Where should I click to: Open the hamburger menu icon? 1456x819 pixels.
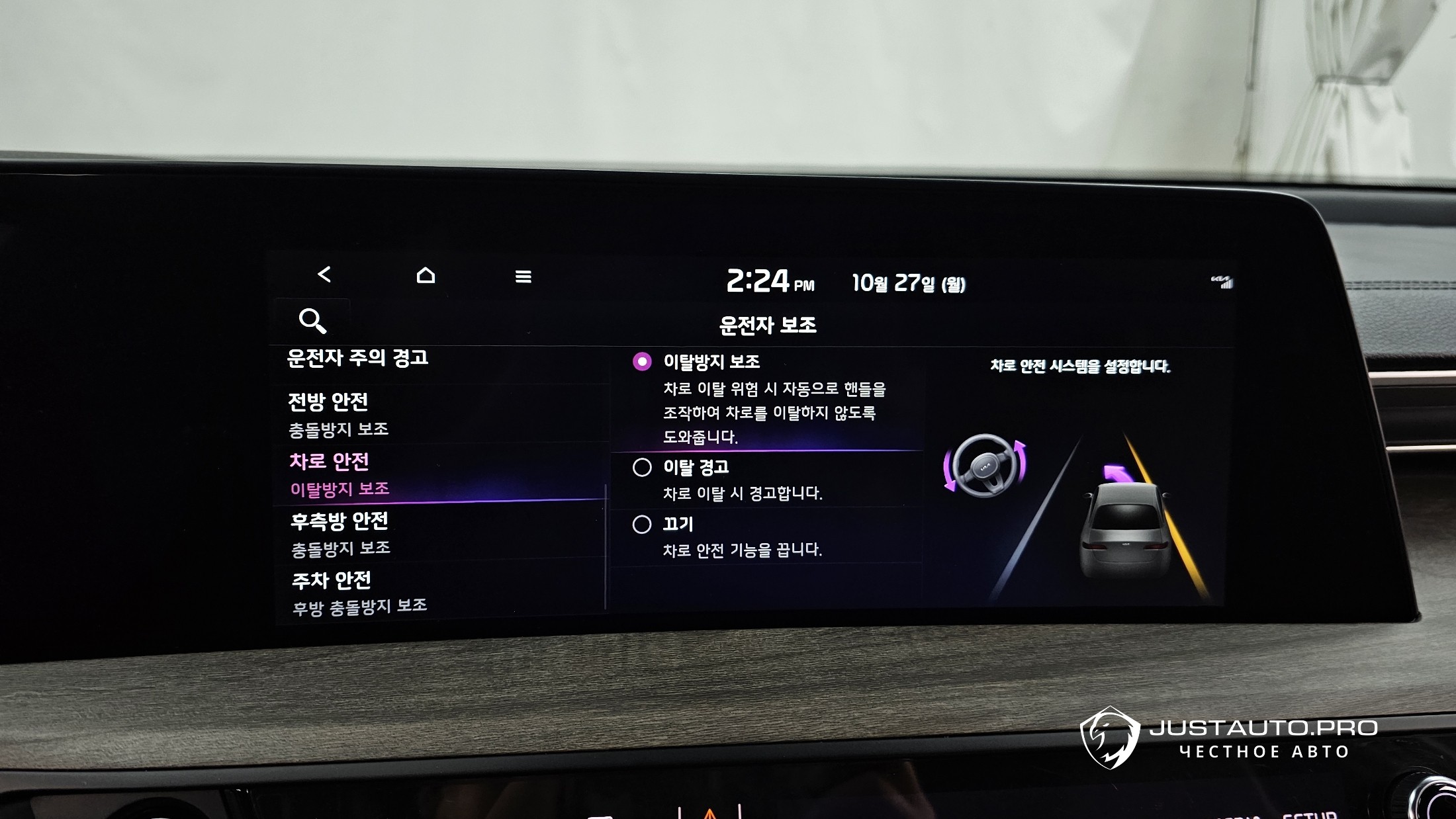[x=523, y=277]
